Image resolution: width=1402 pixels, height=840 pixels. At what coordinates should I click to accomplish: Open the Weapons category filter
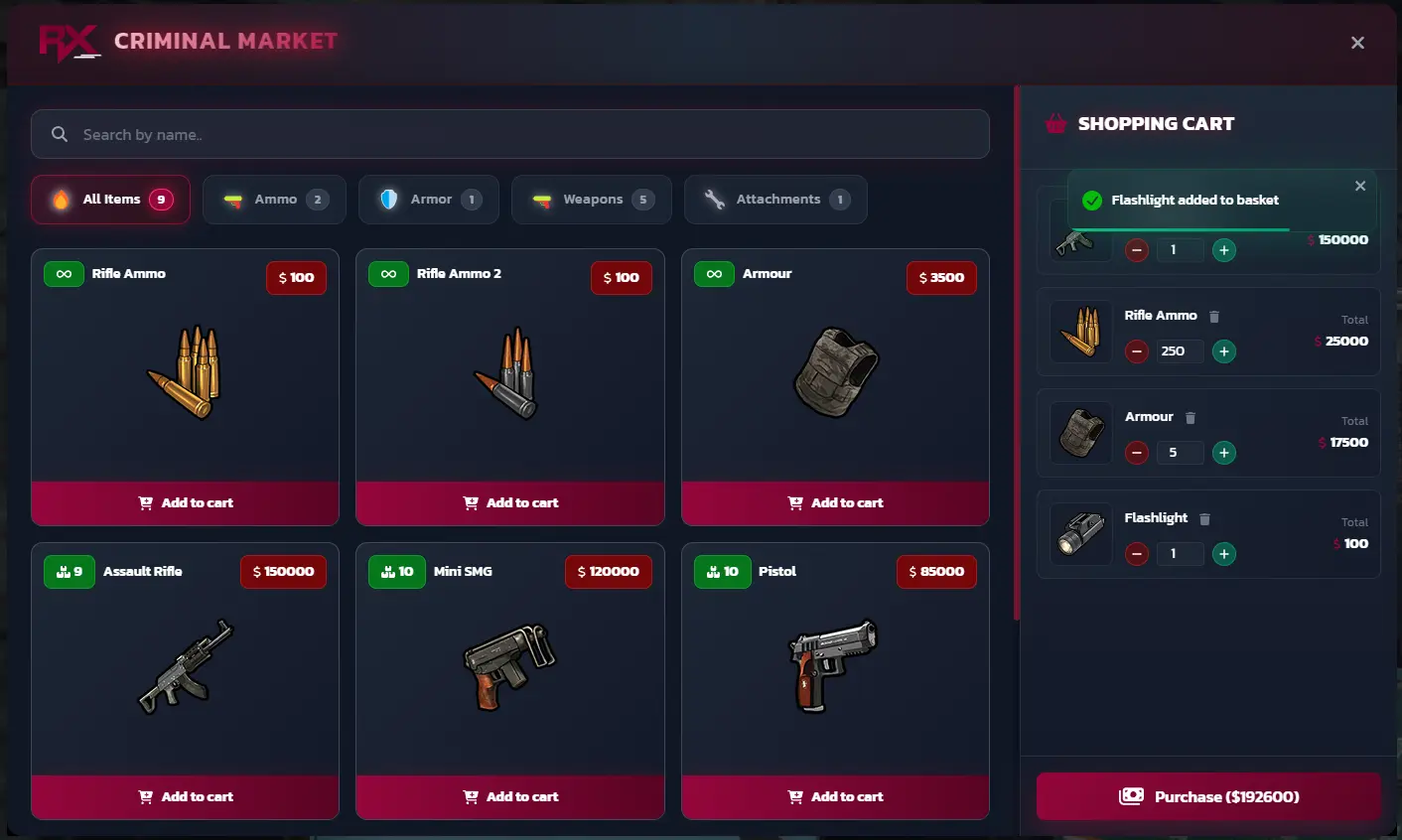click(x=592, y=199)
